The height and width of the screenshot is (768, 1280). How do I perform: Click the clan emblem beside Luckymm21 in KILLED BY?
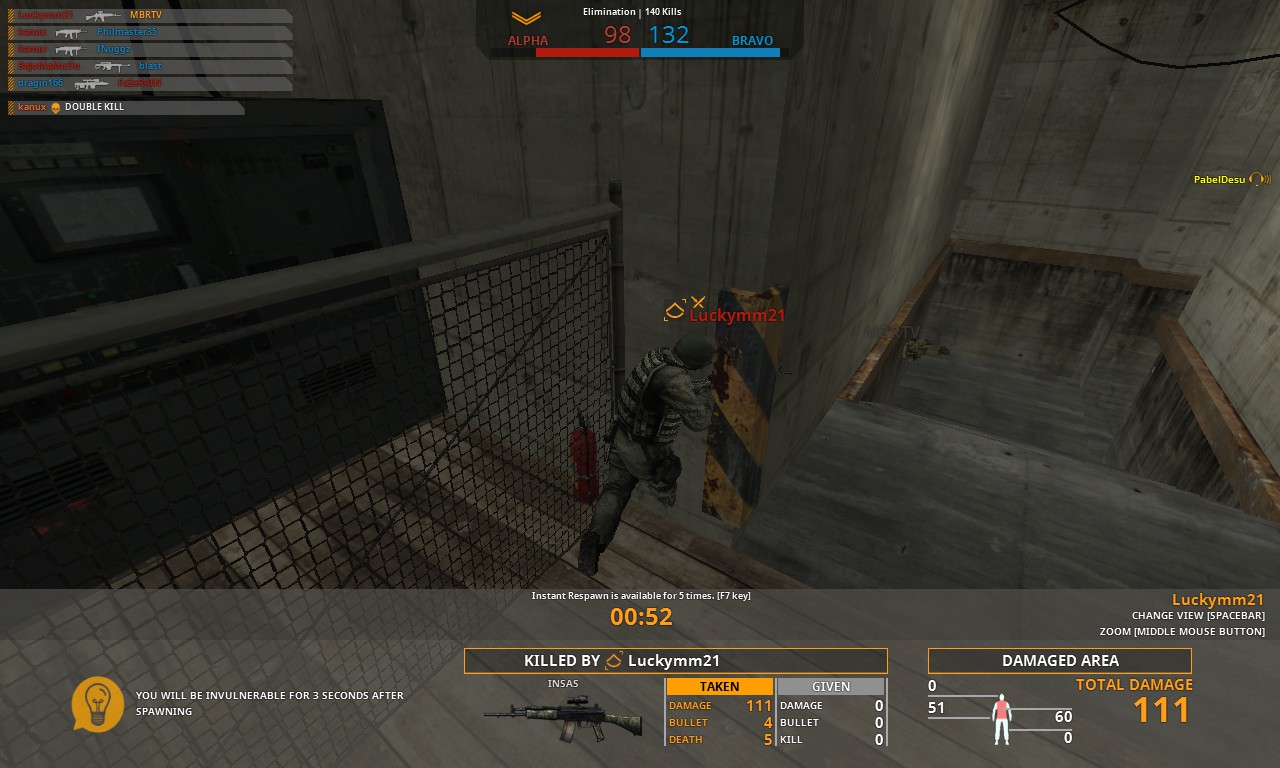point(613,660)
